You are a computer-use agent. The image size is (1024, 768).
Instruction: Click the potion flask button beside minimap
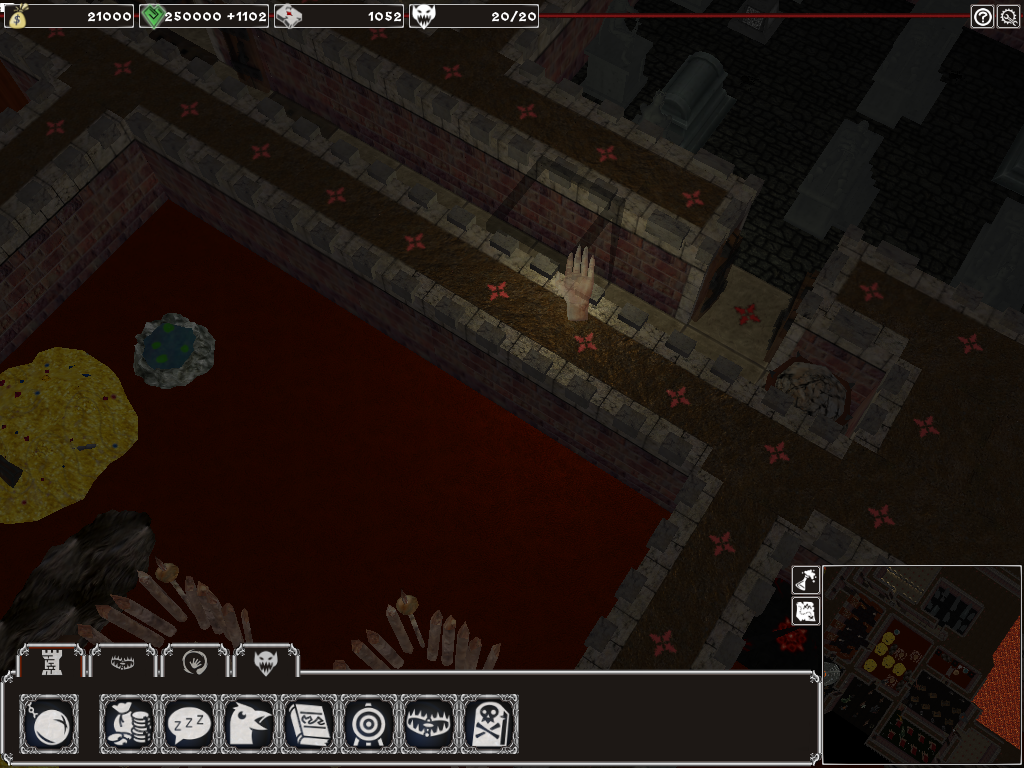pyautogui.click(x=806, y=580)
